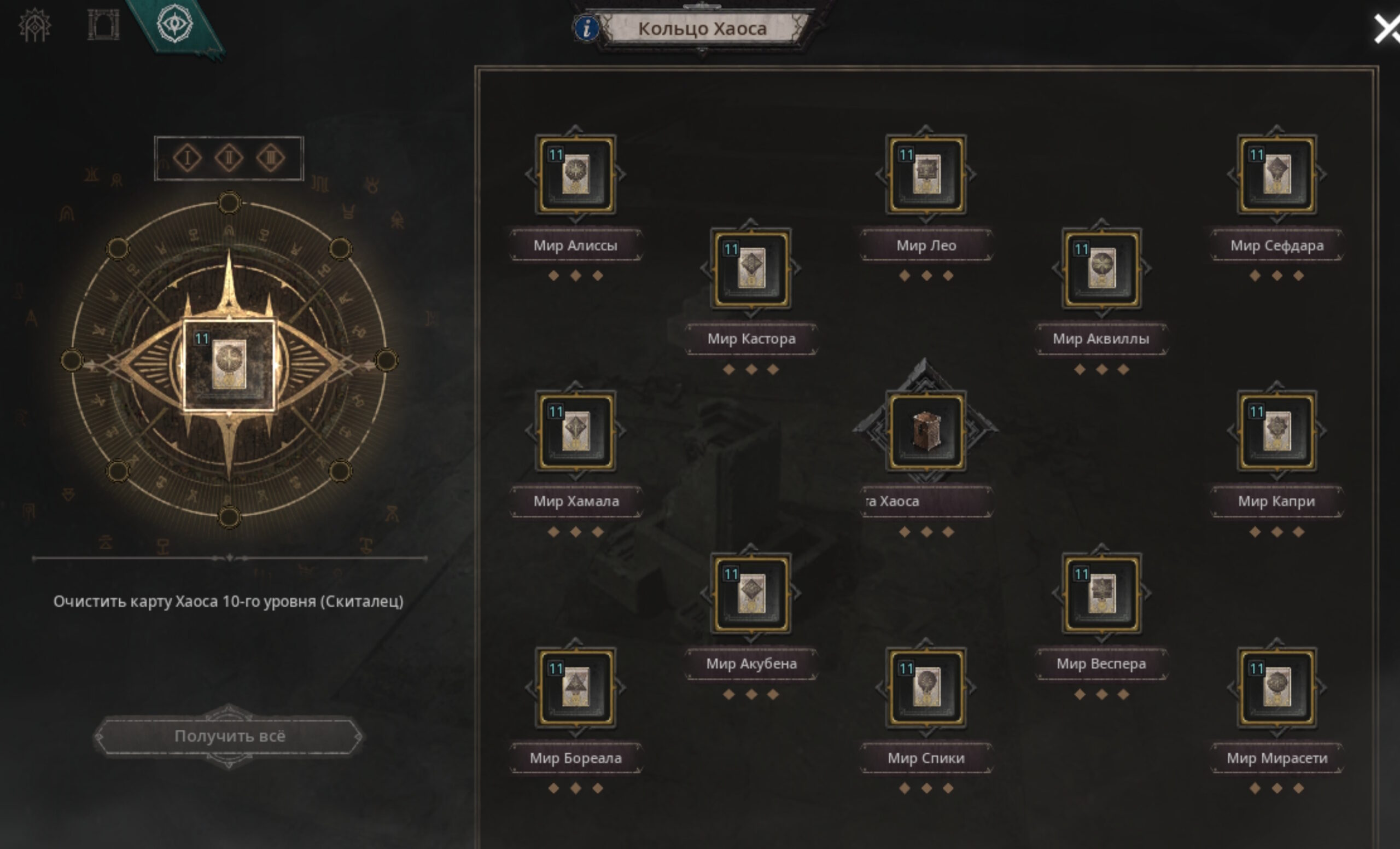Select the Мир Алиссы map card
This screenshot has height=849, width=1400.
pos(575,175)
